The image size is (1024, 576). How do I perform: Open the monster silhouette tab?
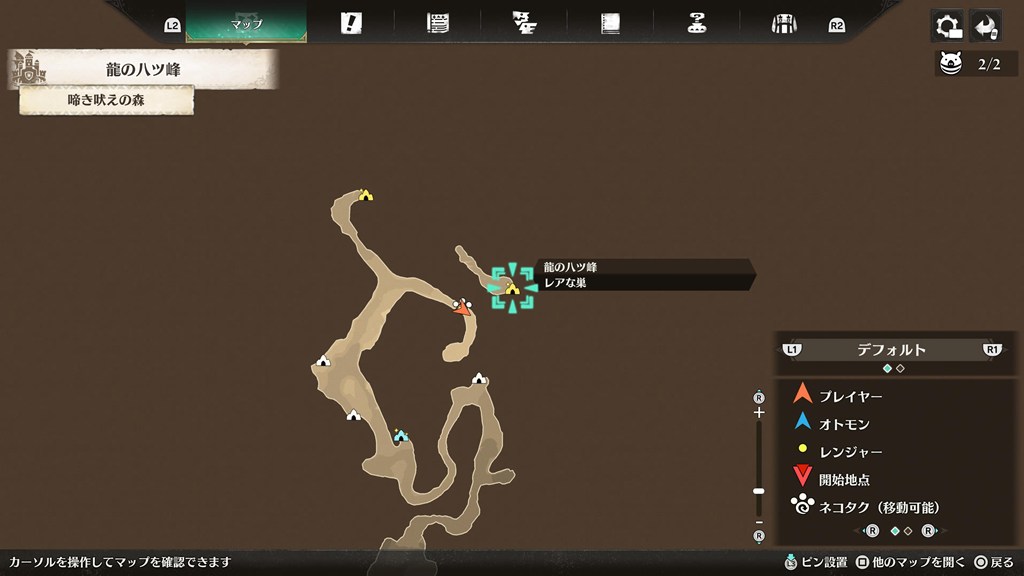point(524,23)
